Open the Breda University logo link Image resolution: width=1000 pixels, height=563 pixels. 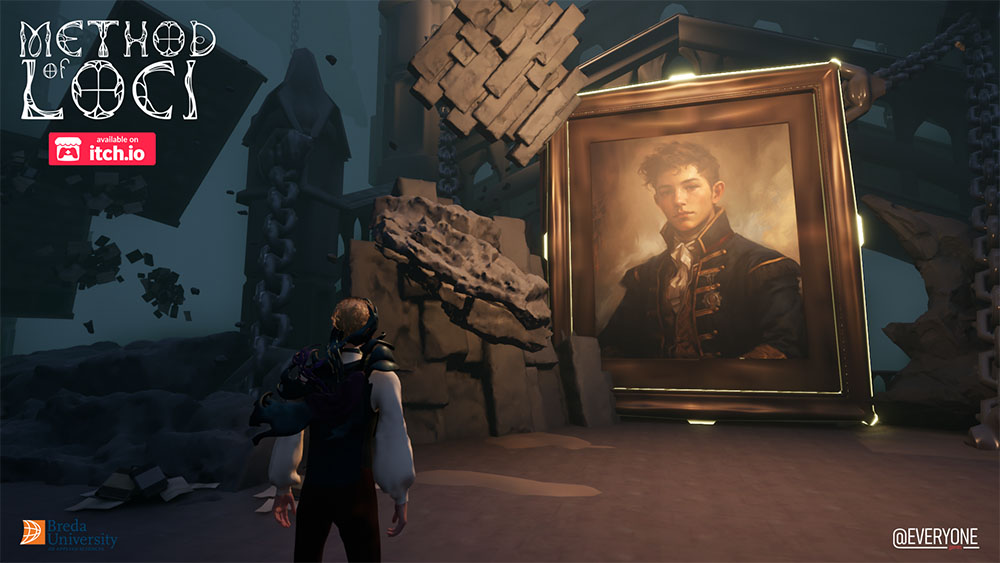point(68,534)
